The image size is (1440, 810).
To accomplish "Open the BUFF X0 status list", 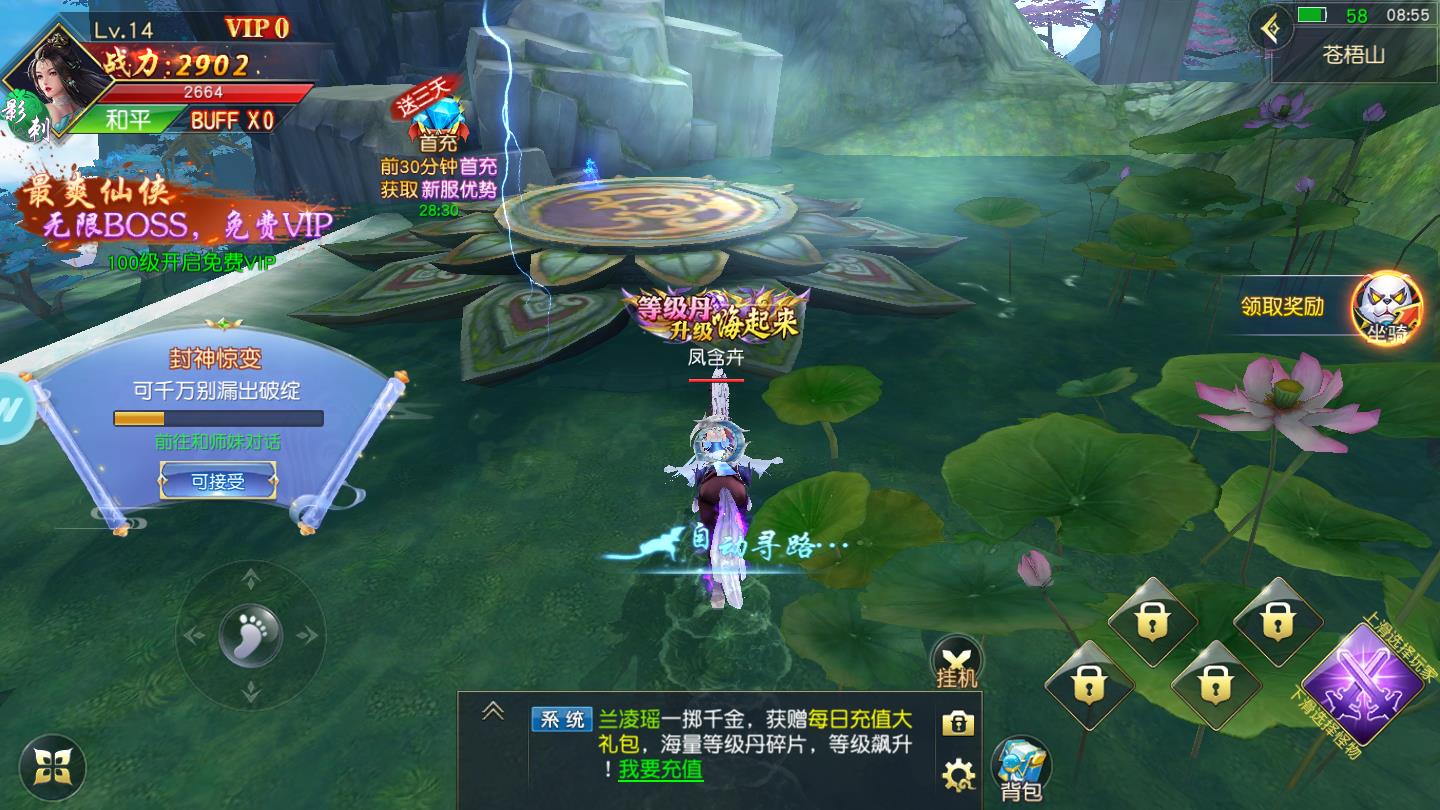I will click(x=232, y=120).
